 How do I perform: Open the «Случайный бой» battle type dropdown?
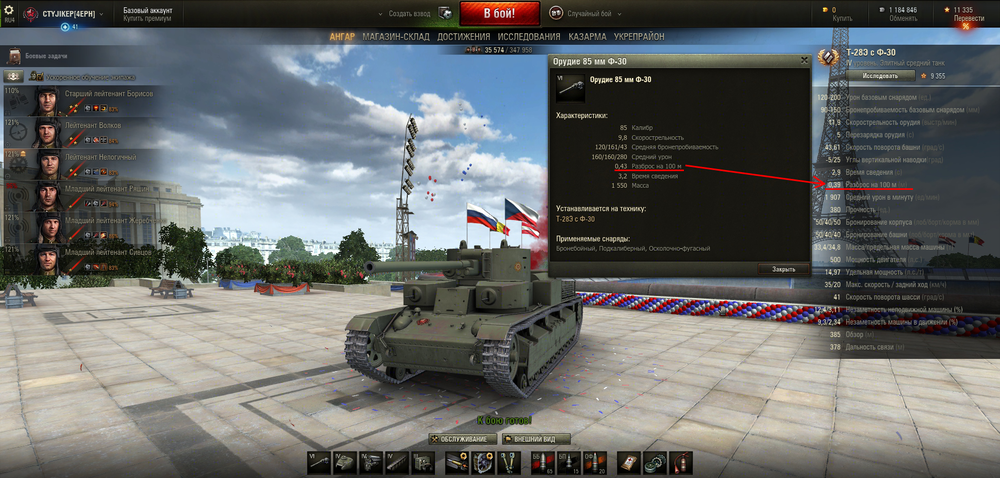[x=583, y=14]
